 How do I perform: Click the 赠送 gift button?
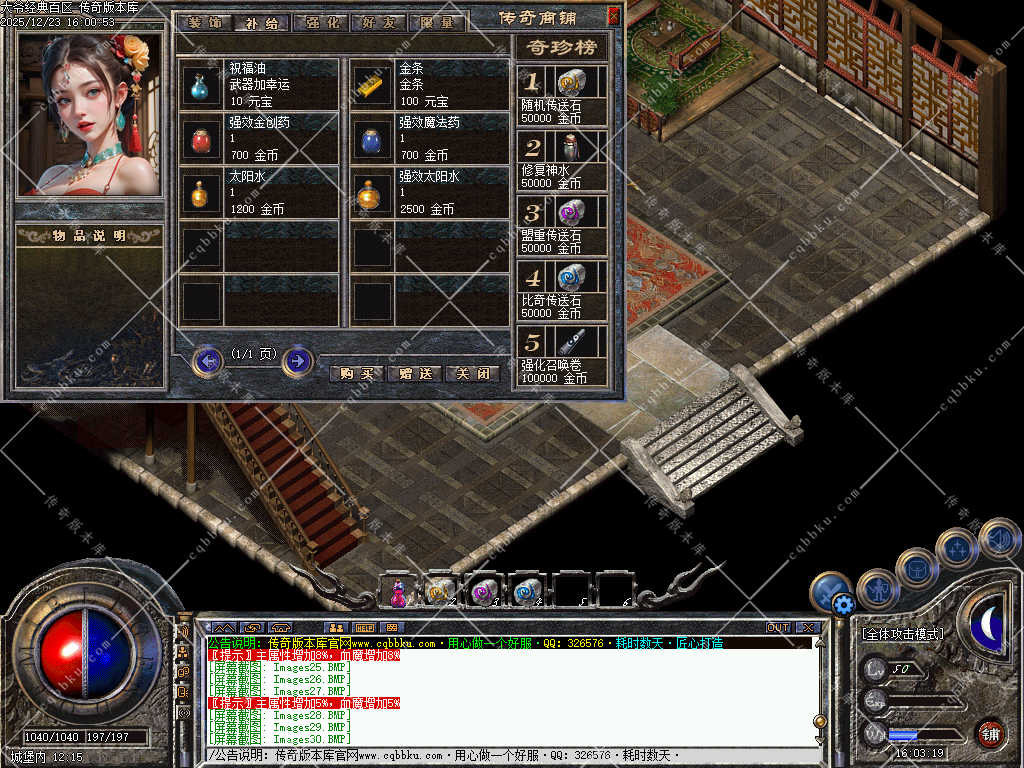(414, 374)
